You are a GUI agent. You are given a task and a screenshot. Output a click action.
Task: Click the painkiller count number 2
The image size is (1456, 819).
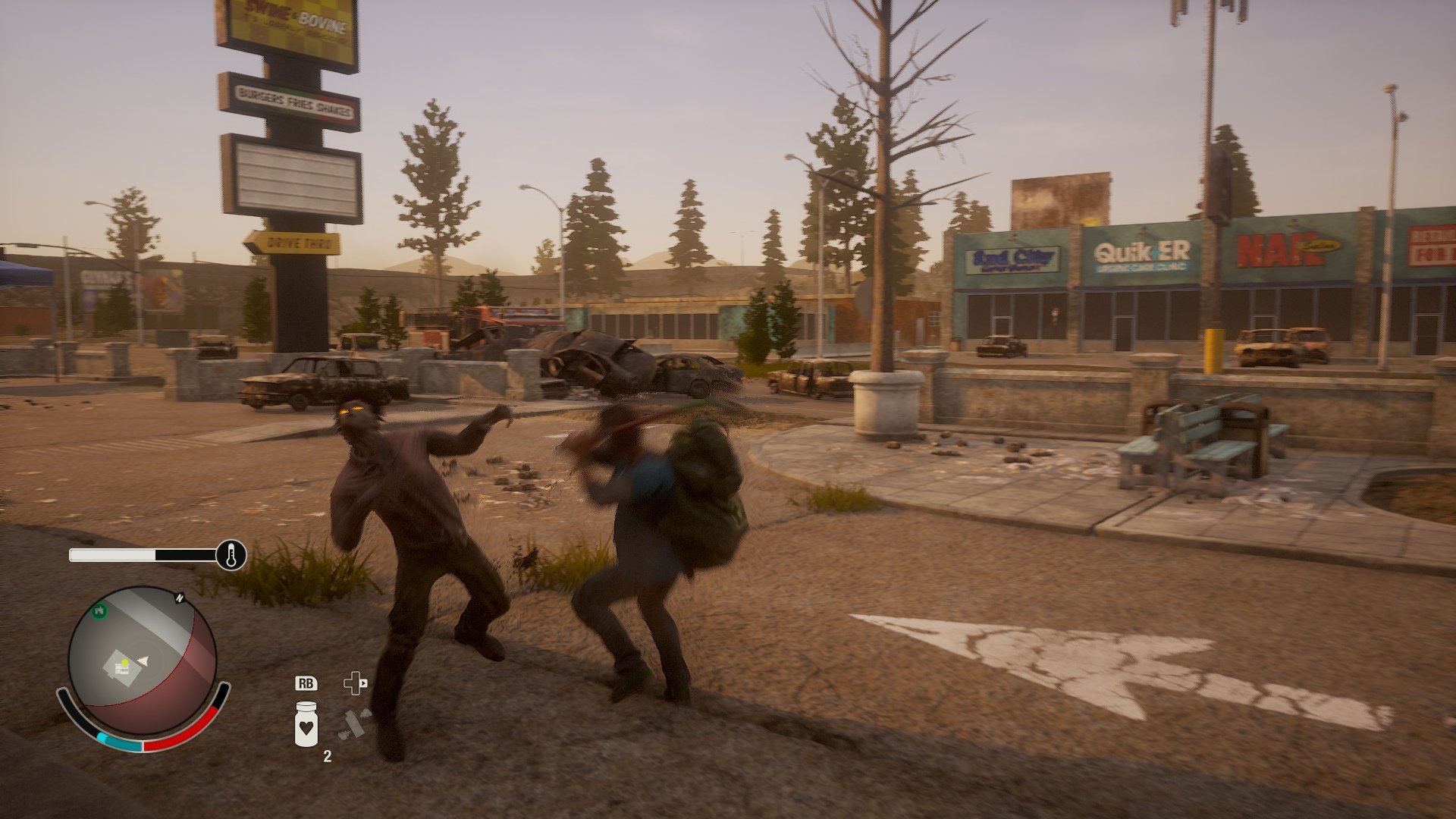coord(328,755)
